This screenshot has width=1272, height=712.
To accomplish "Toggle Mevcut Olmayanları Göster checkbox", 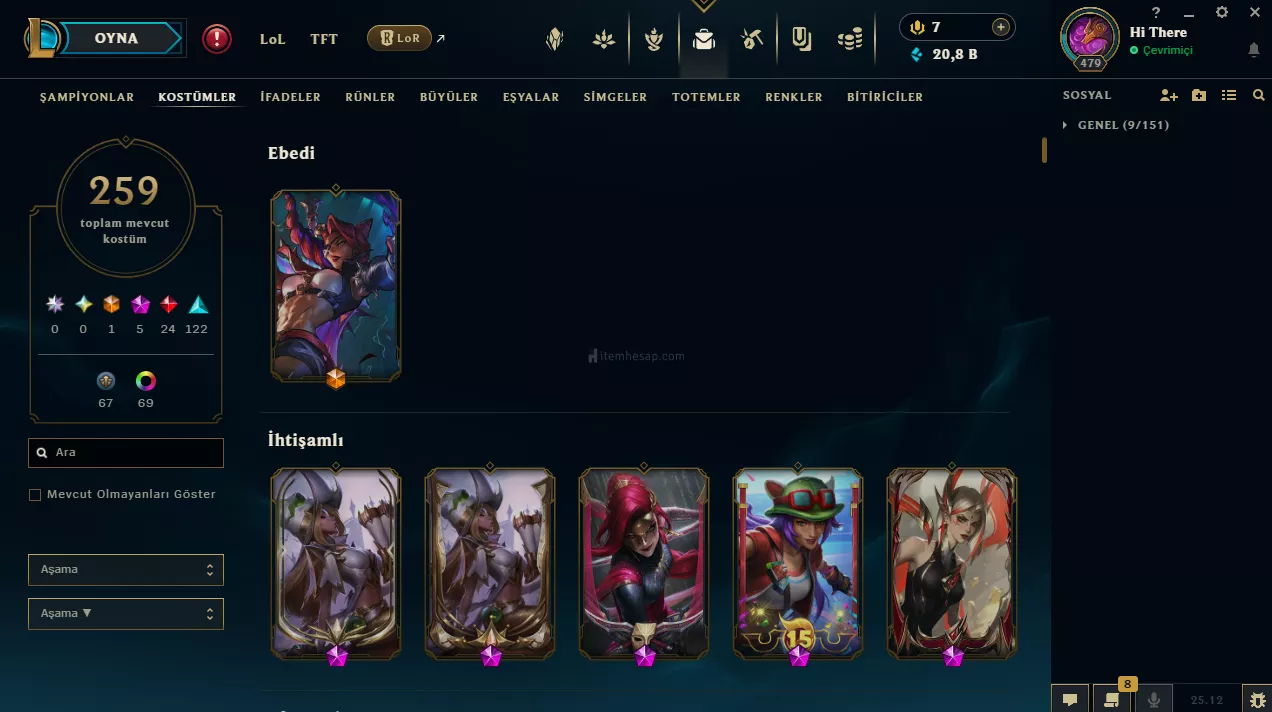I will coord(35,495).
